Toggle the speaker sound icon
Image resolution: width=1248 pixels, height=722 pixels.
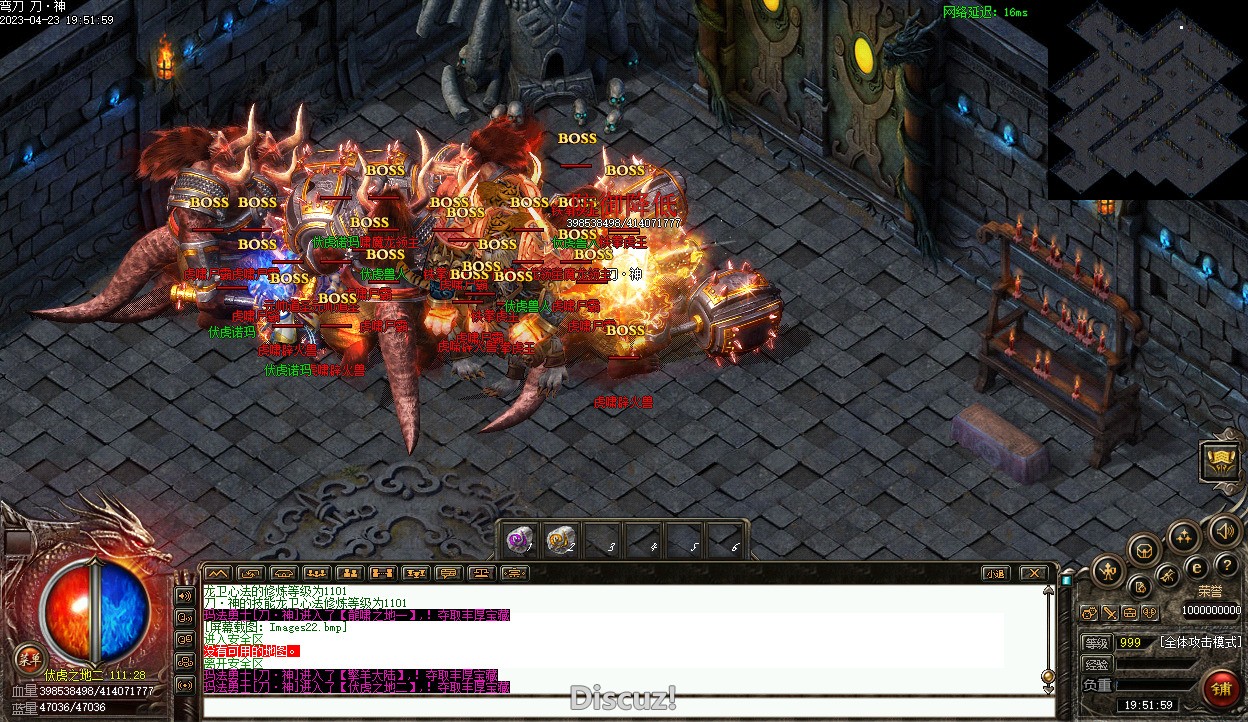[x=1224, y=530]
